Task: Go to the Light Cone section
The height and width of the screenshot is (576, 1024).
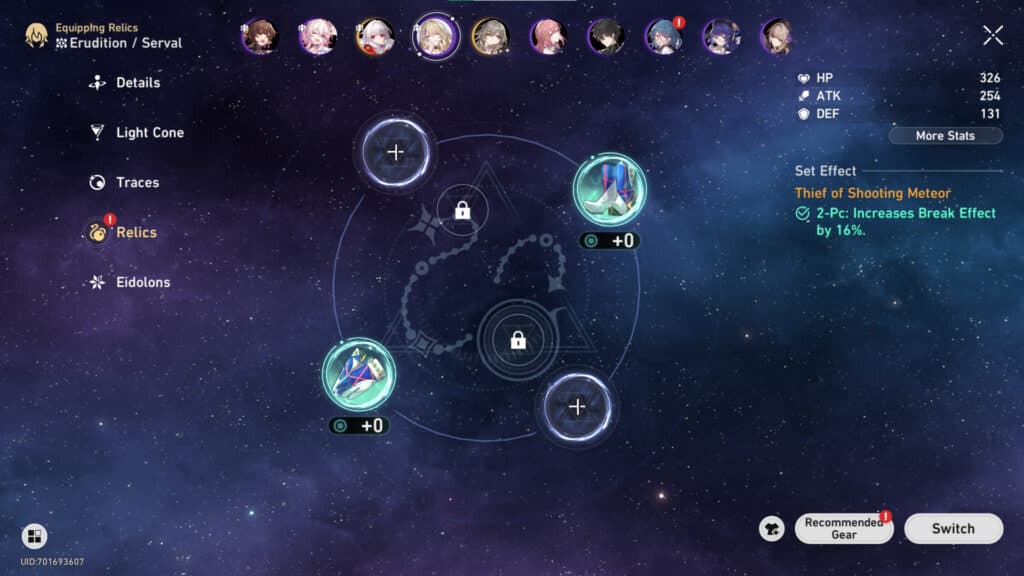Action: 149,133
